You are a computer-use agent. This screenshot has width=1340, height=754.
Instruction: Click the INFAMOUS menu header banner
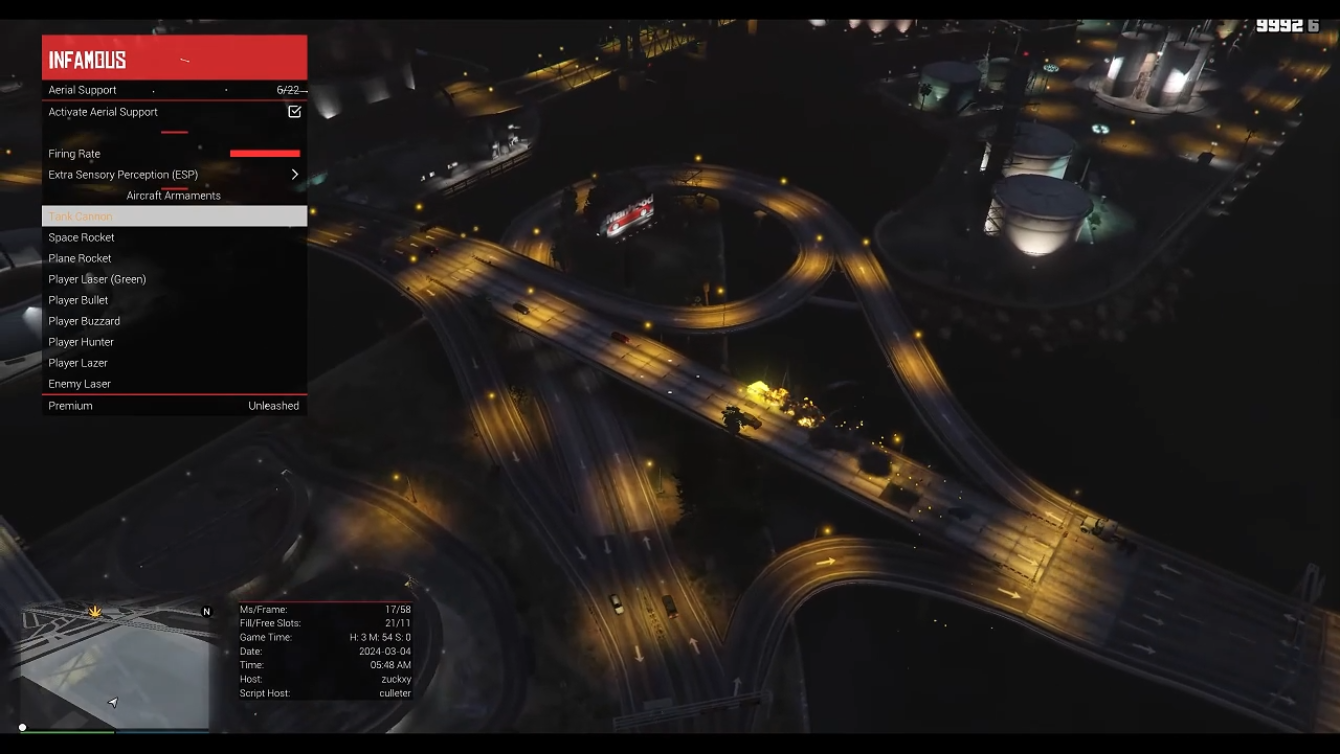[x=174, y=58]
